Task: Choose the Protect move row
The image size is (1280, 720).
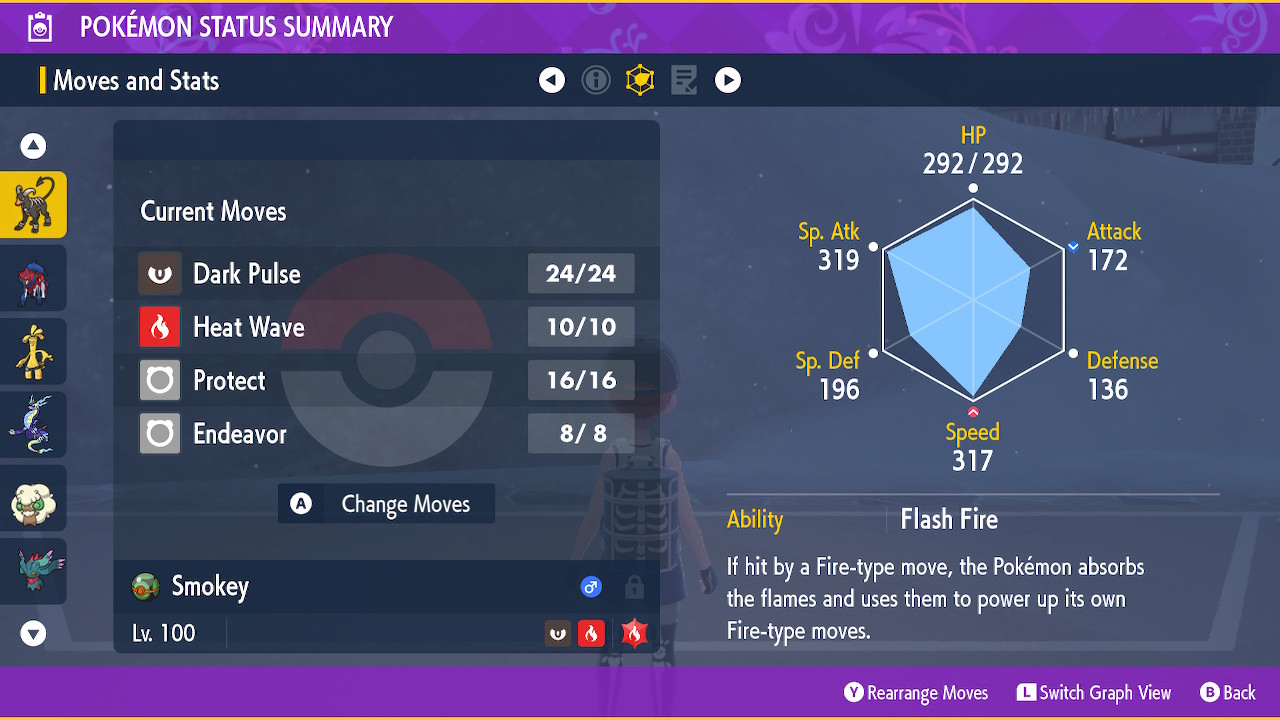Action: click(x=386, y=380)
